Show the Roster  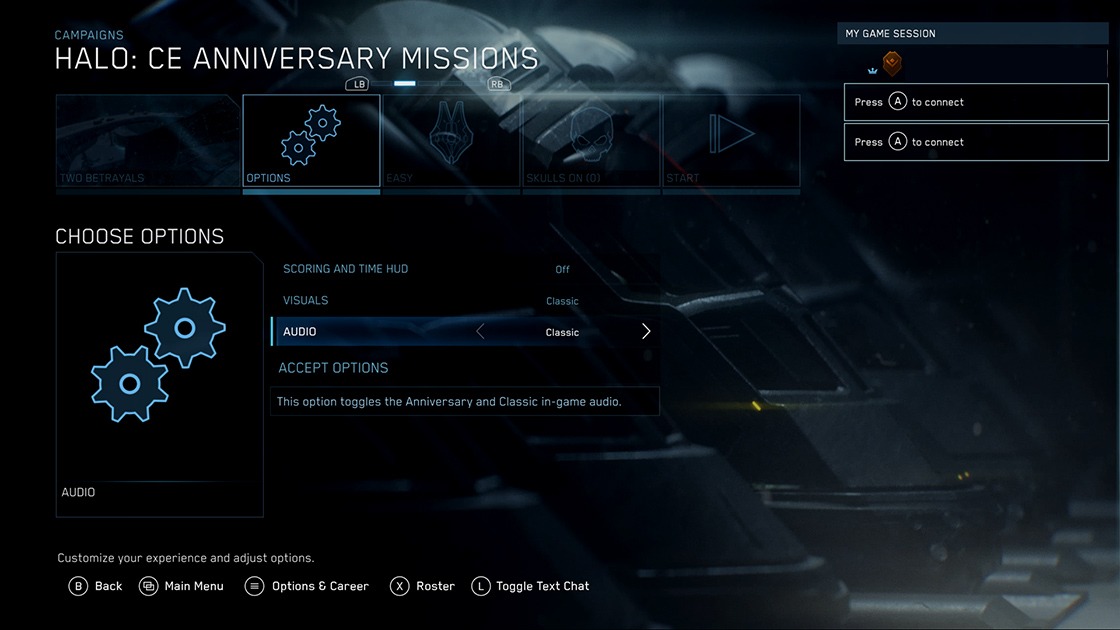[422, 586]
